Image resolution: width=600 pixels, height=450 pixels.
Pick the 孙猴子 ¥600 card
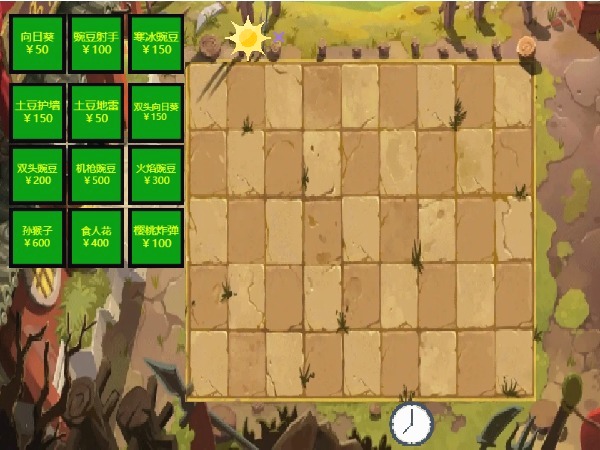click(38, 237)
